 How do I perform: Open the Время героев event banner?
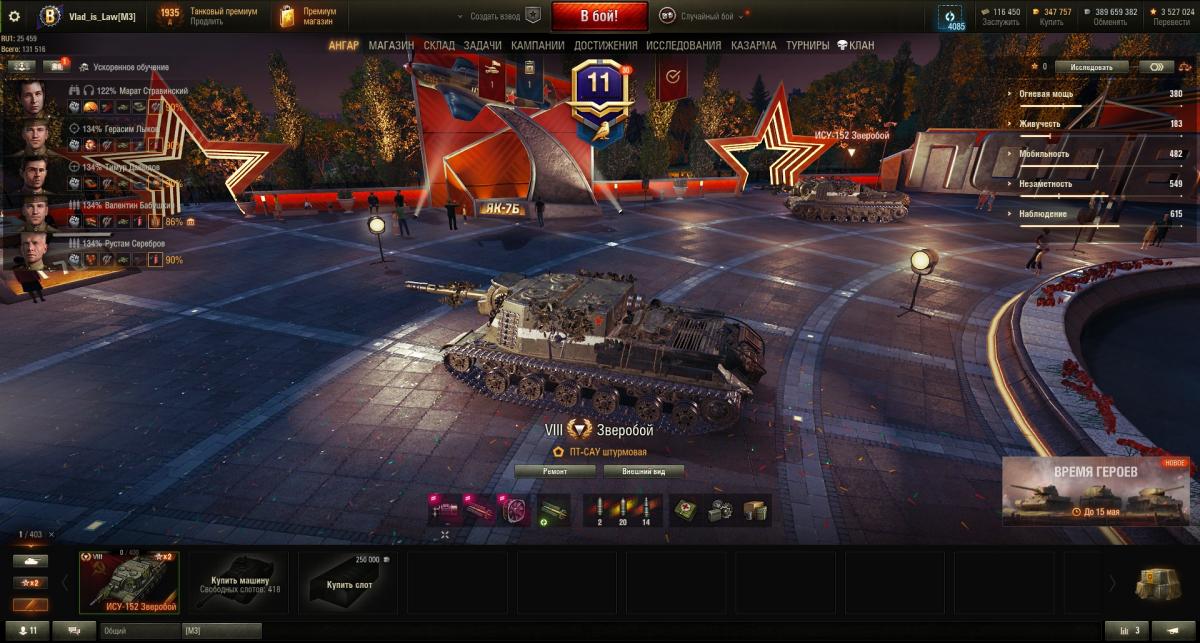(1095, 491)
